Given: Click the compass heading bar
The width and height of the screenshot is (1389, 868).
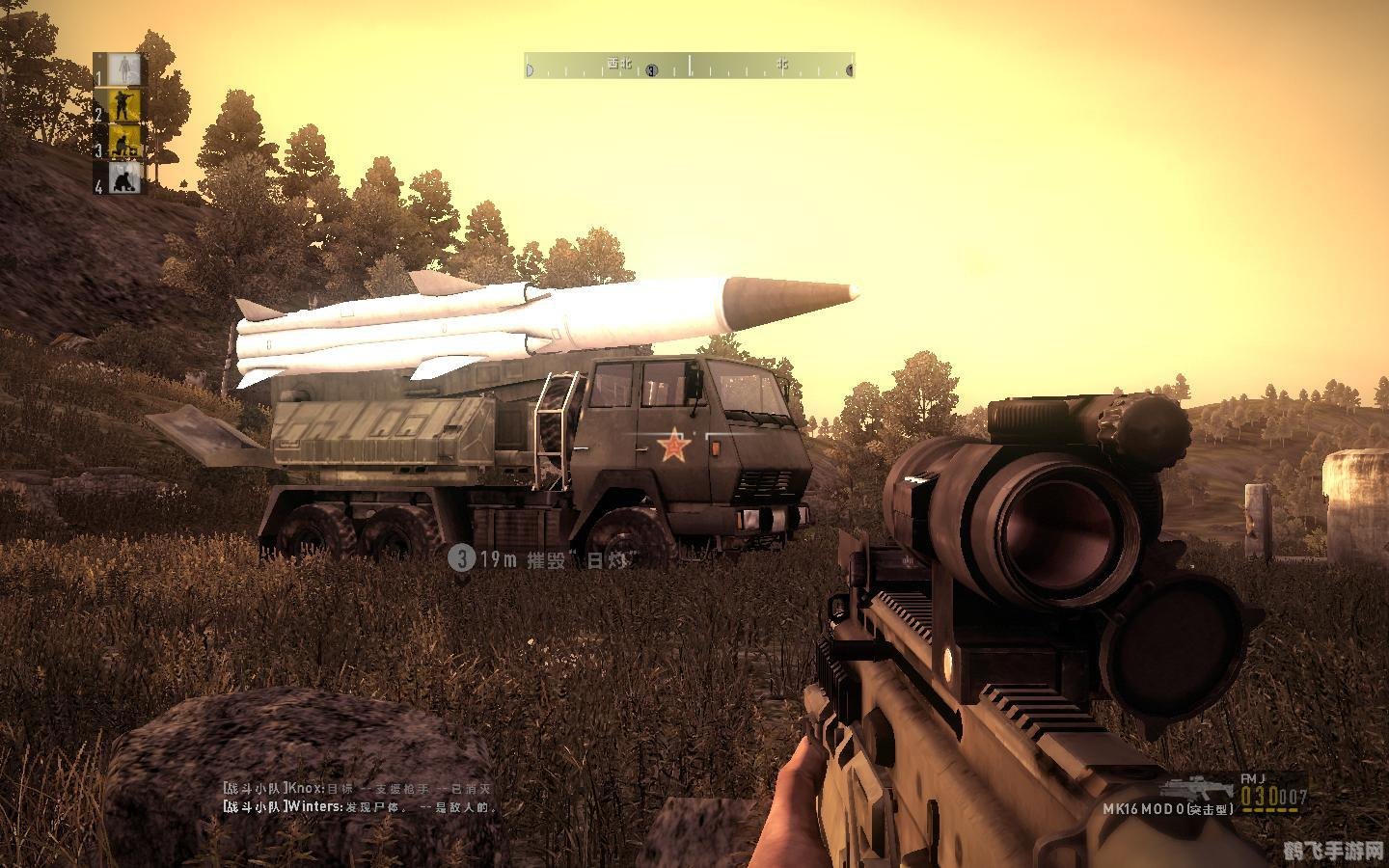Looking at the screenshot, I should (690, 67).
